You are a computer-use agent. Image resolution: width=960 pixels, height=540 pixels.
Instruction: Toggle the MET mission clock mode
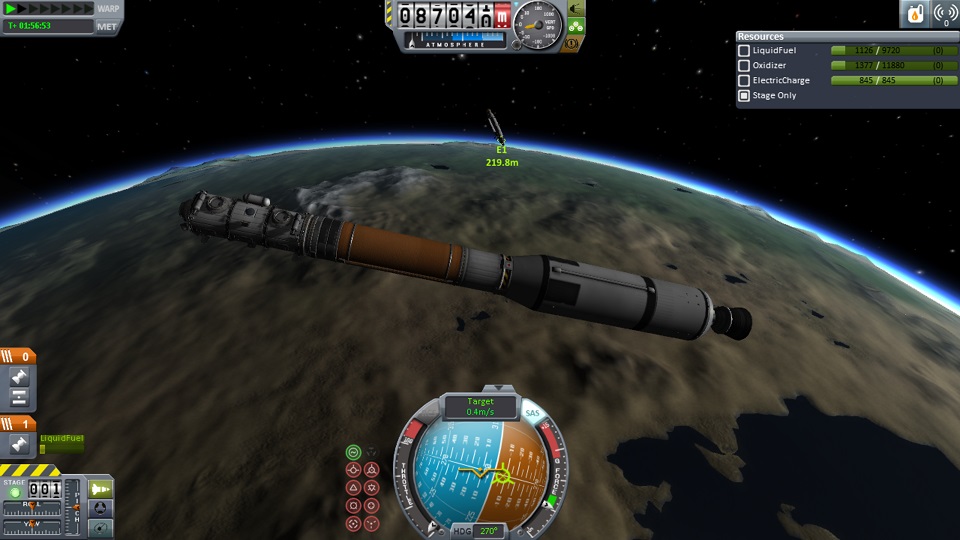[108, 25]
